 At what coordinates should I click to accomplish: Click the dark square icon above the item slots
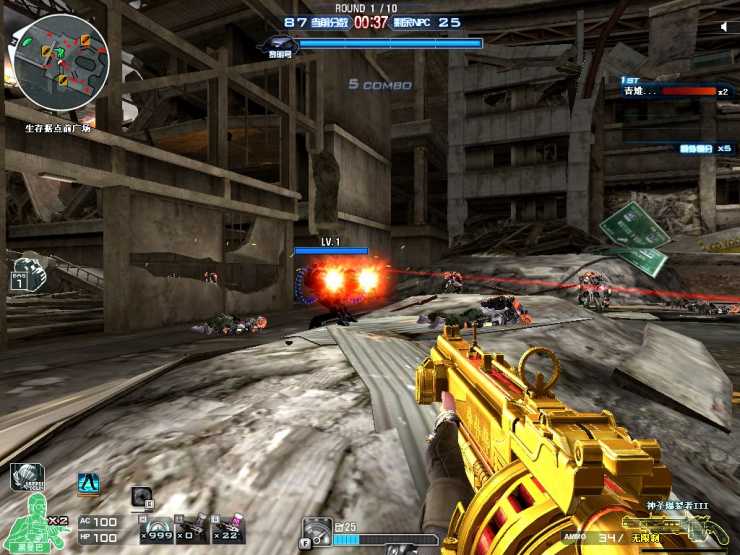click(x=141, y=496)
